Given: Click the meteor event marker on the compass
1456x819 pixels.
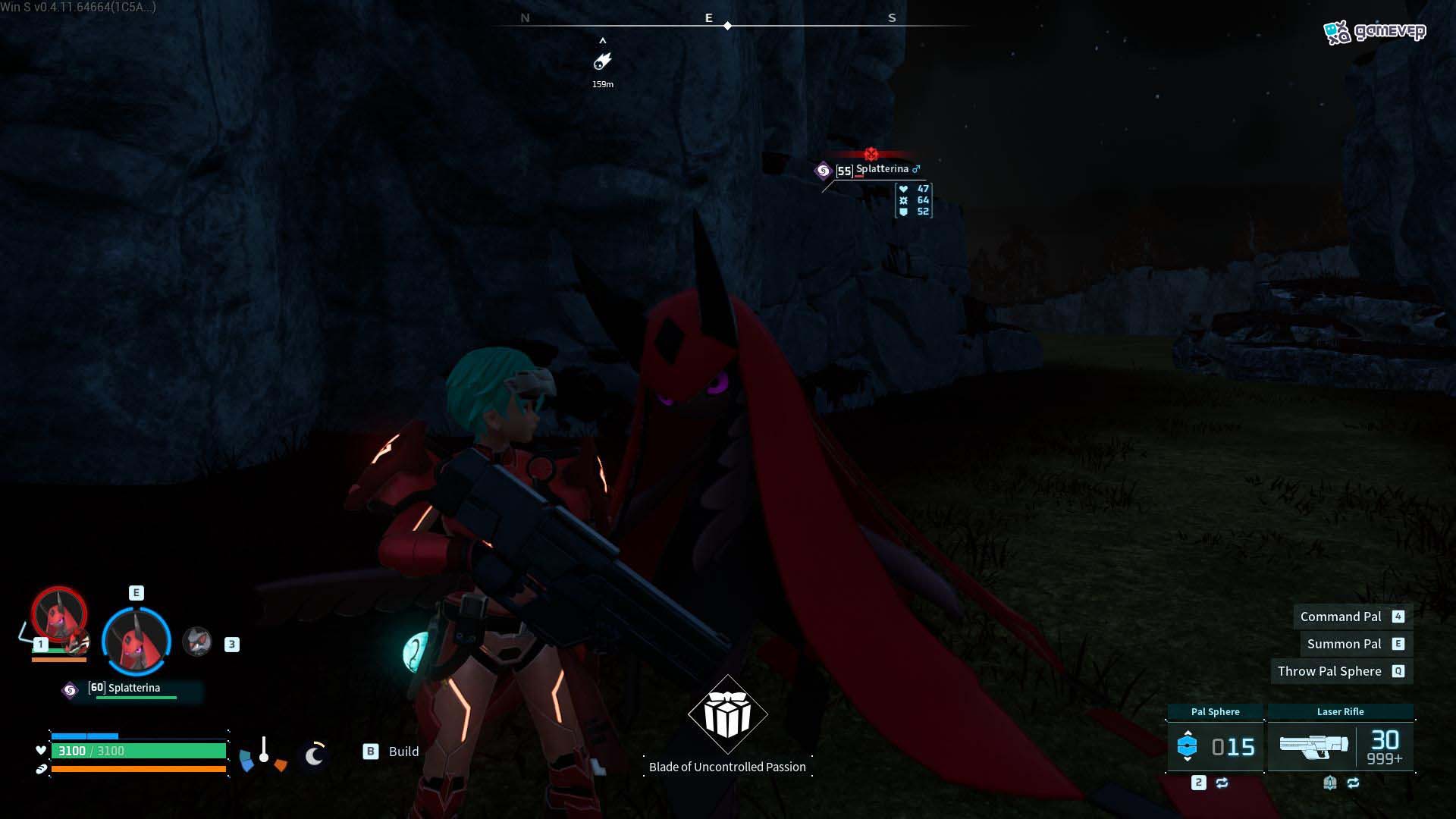Looking at the screenshot, I should (x=603, y=62).
